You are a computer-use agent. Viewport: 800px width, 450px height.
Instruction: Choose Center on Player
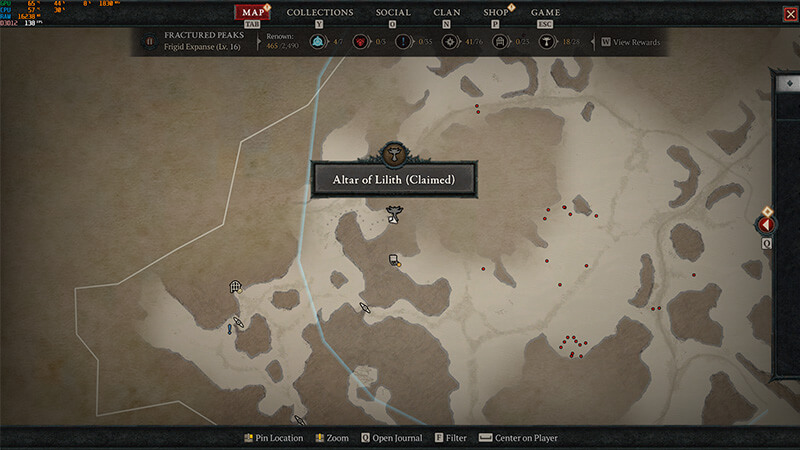[519, 438]
